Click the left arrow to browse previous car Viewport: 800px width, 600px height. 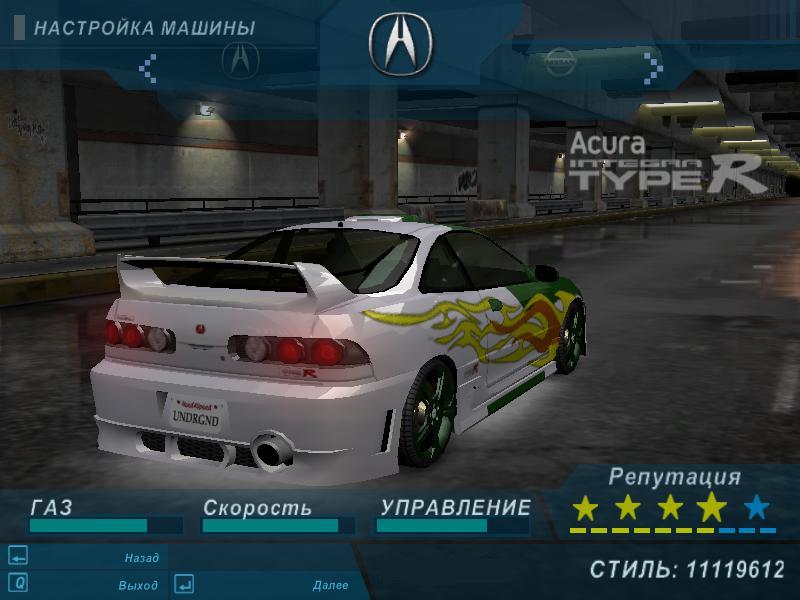coord(148,67)
